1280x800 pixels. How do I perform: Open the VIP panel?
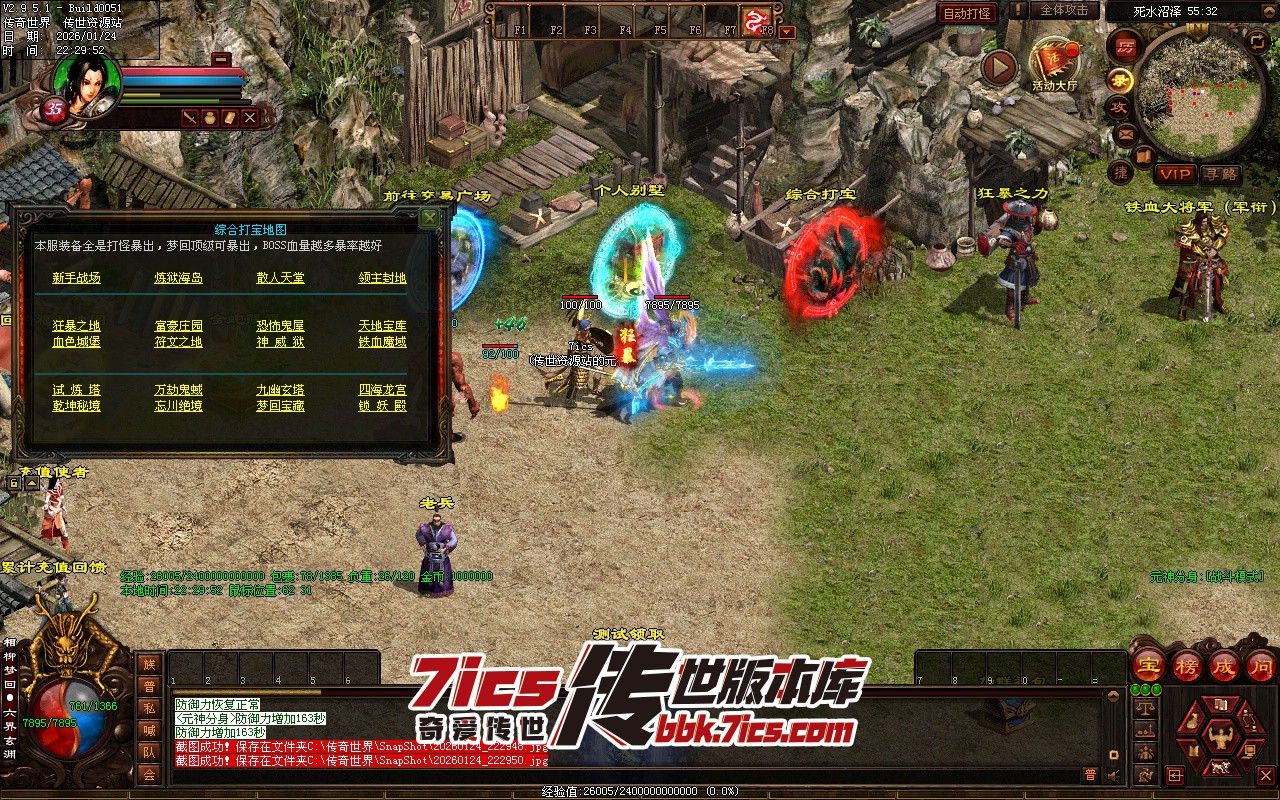1175,174
